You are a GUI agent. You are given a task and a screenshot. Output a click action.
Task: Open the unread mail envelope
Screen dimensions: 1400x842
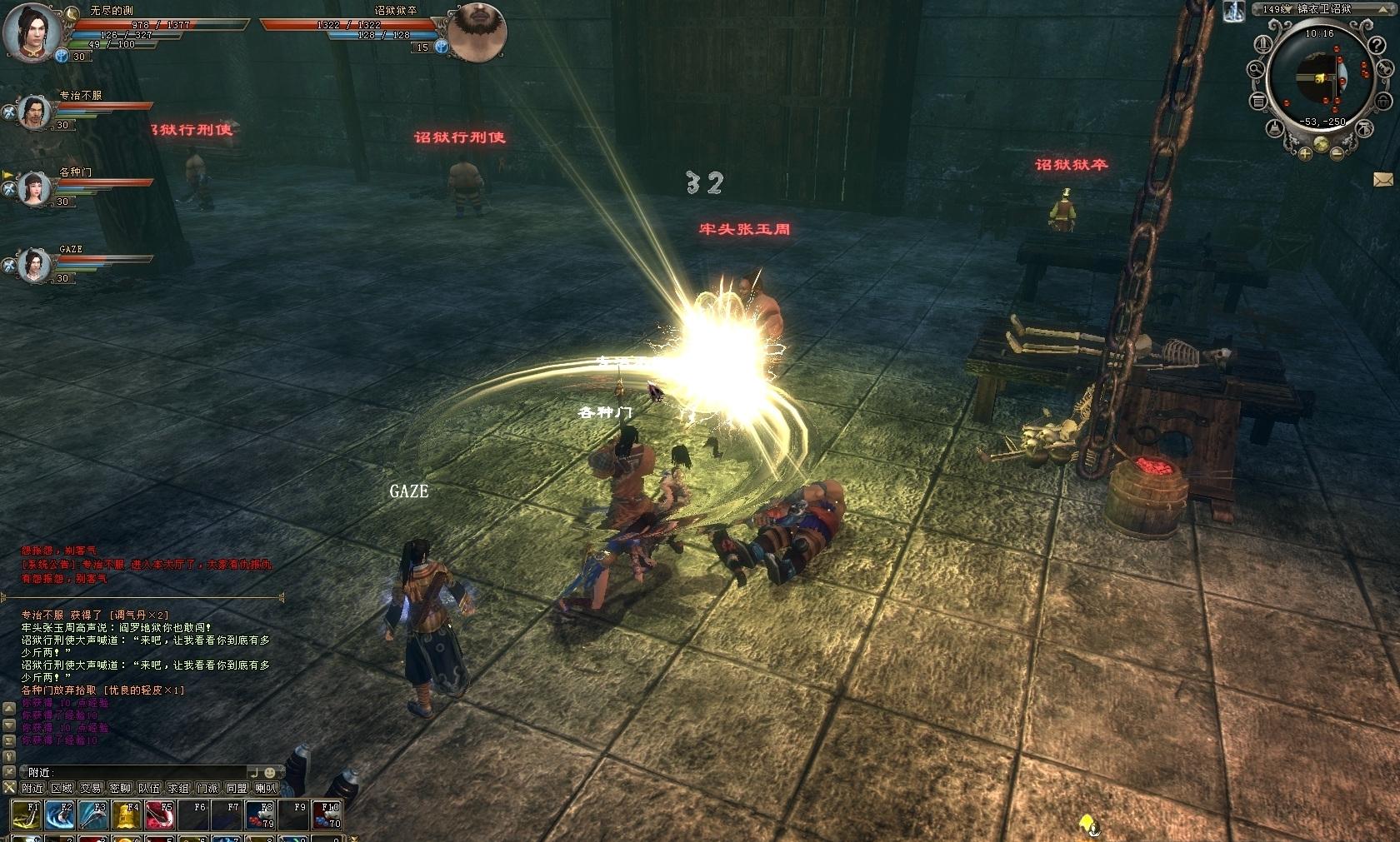point(1383,179)
